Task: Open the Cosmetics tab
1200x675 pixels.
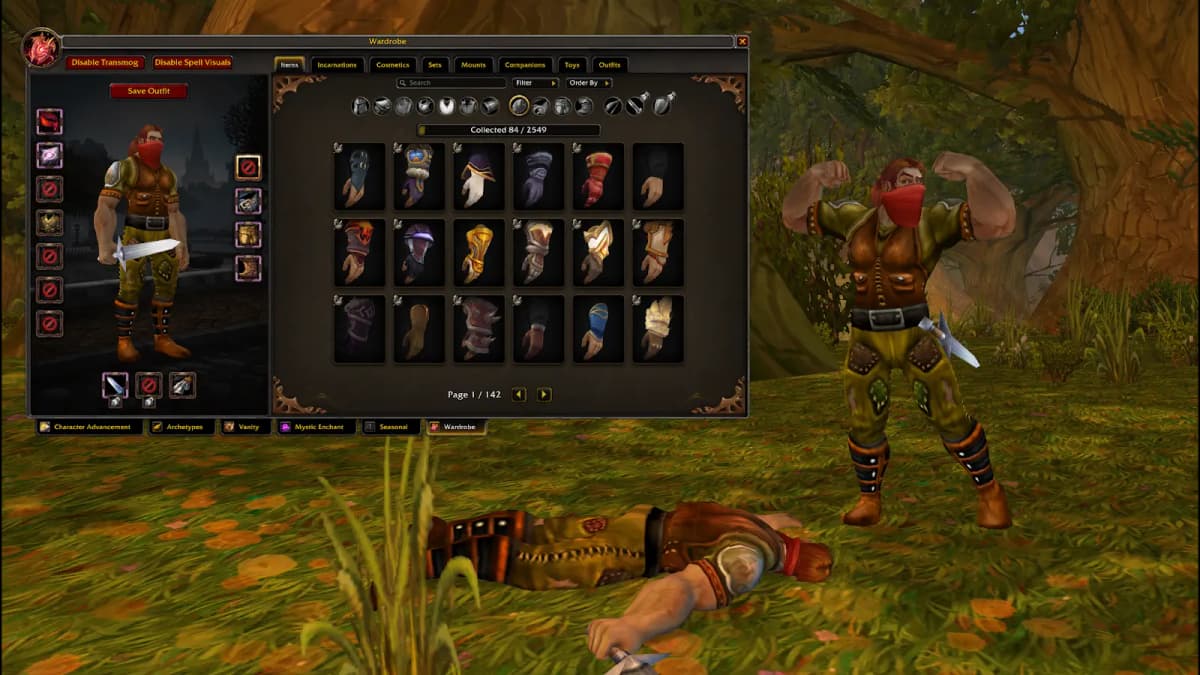Action: 392,65
